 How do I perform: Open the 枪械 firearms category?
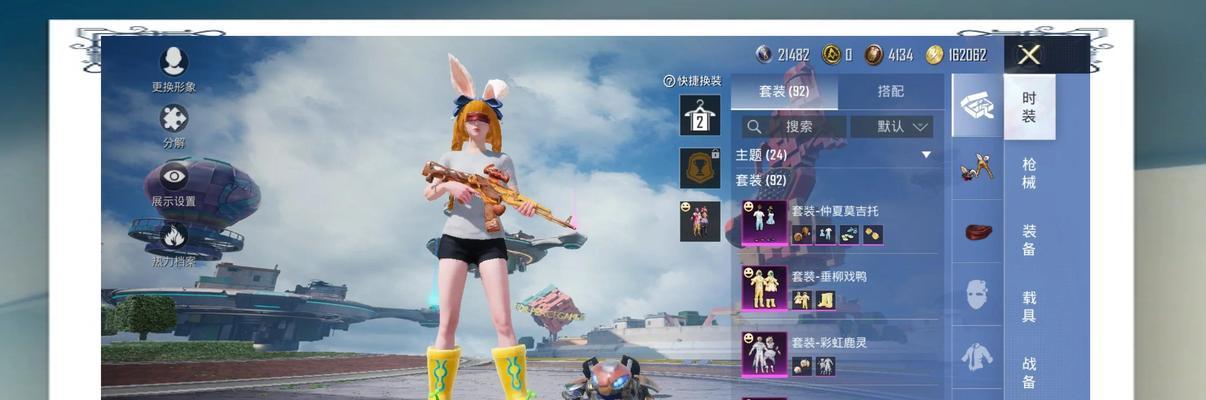tap(1029, 173)
